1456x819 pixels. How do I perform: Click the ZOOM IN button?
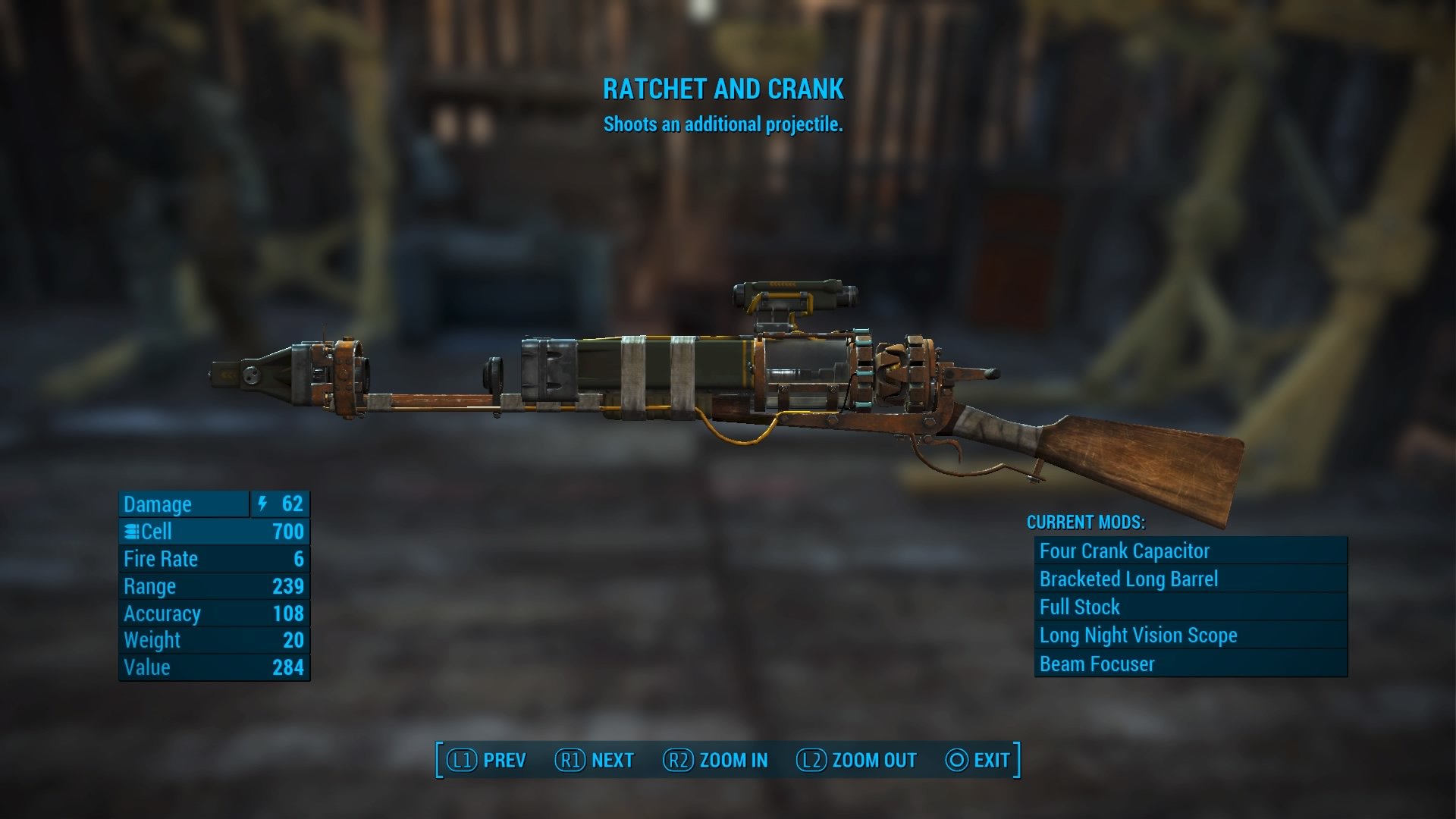point(715,760)
